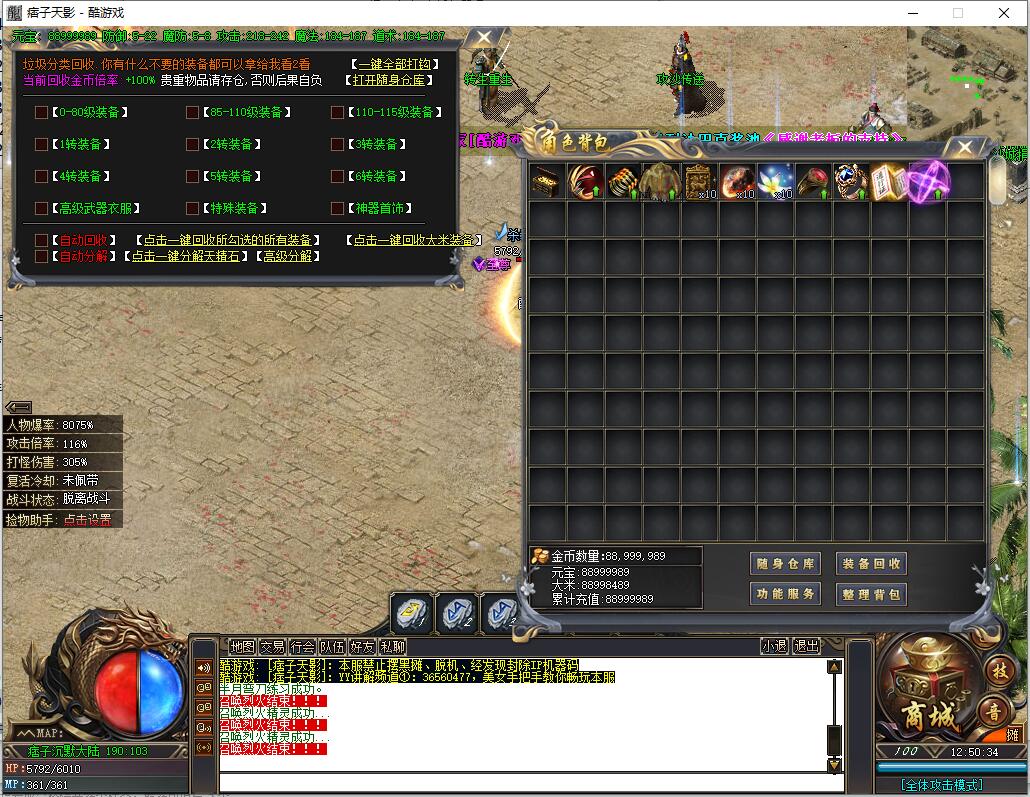Close the 角色背包 inventory window
The height and width of the screenshot is (797, 1030).
(x=965, y=148)
